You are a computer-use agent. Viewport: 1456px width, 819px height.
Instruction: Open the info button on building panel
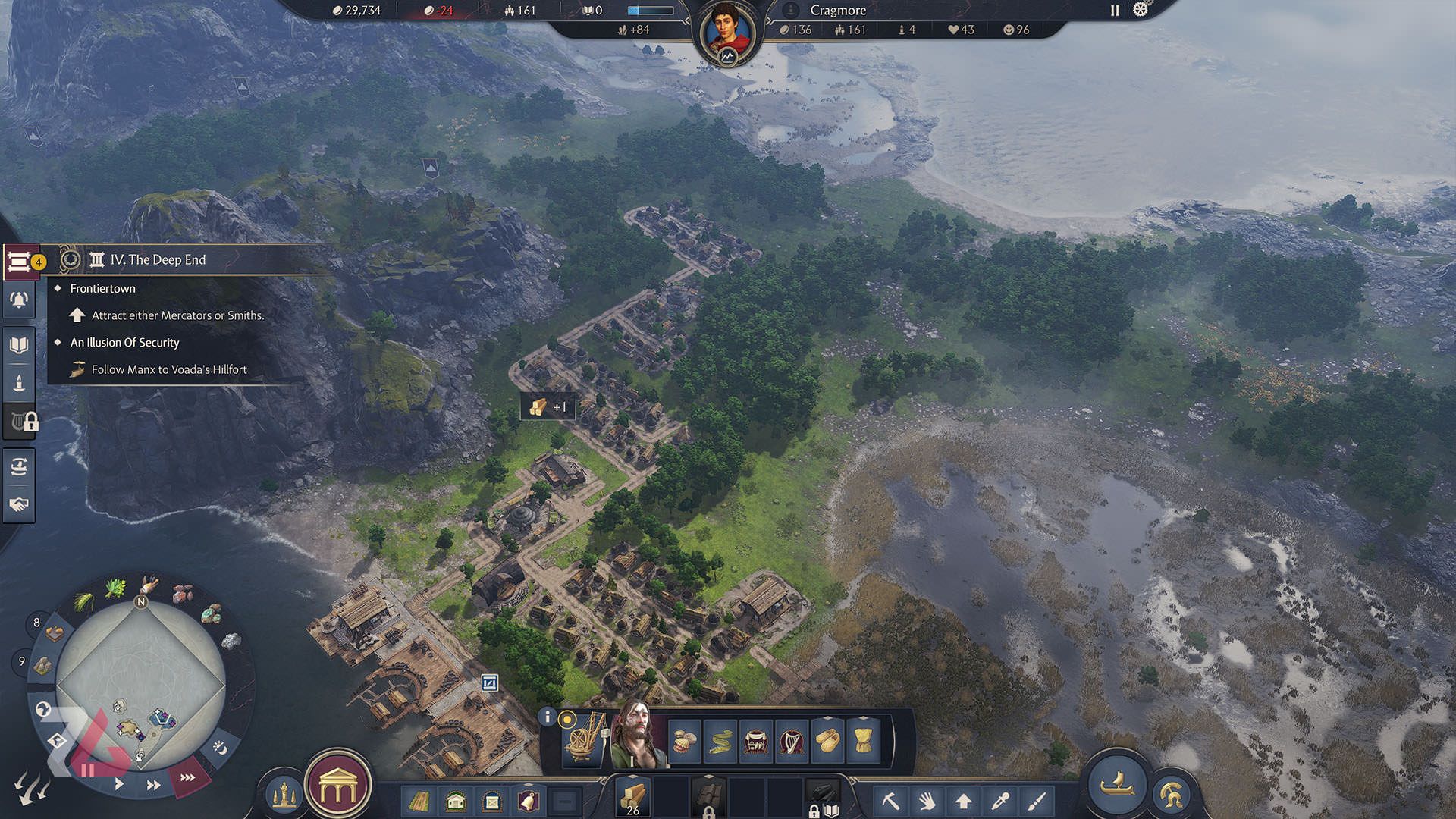point(548,717)
